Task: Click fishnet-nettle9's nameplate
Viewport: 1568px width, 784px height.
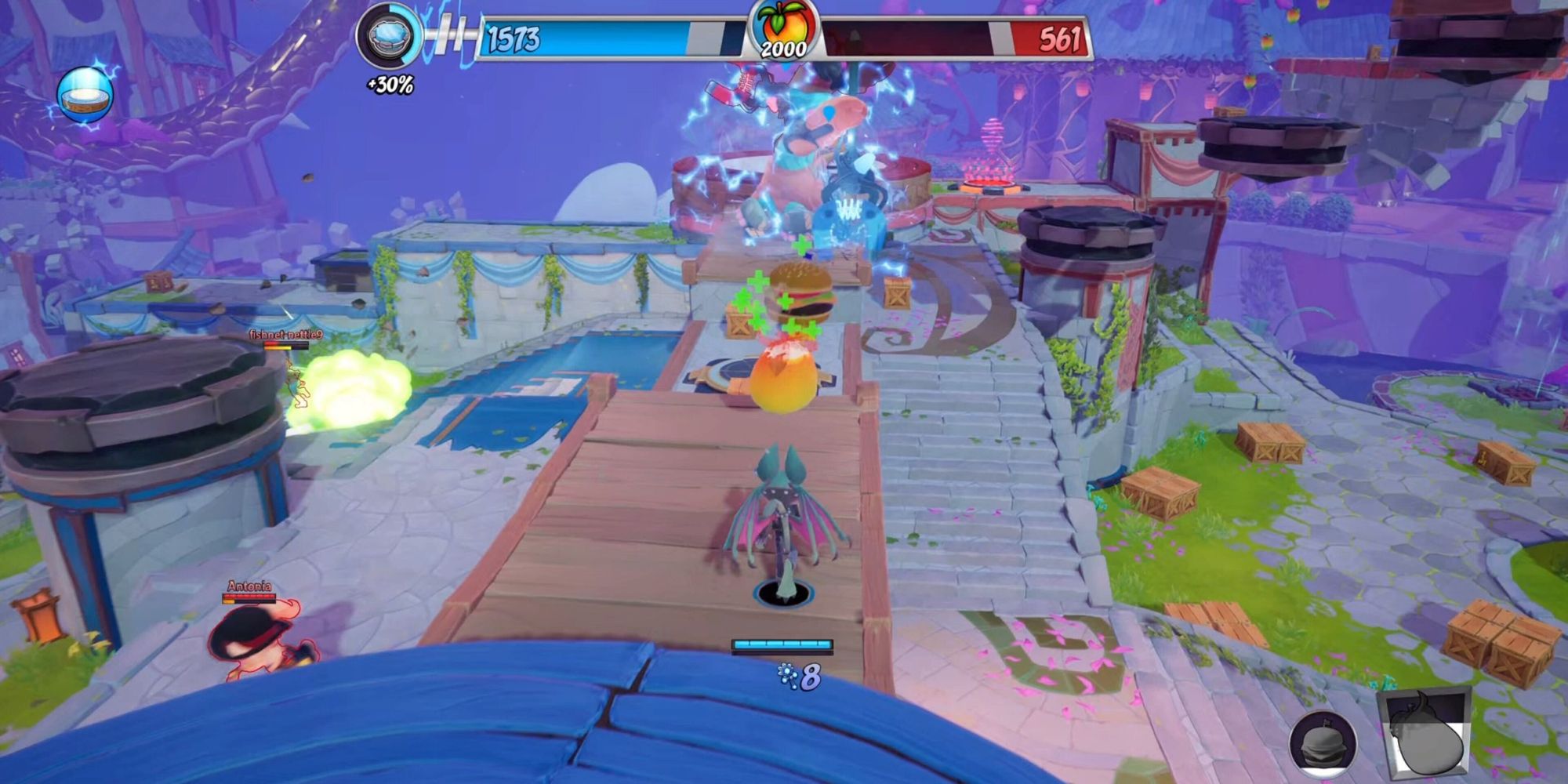Action: (286, 332)
